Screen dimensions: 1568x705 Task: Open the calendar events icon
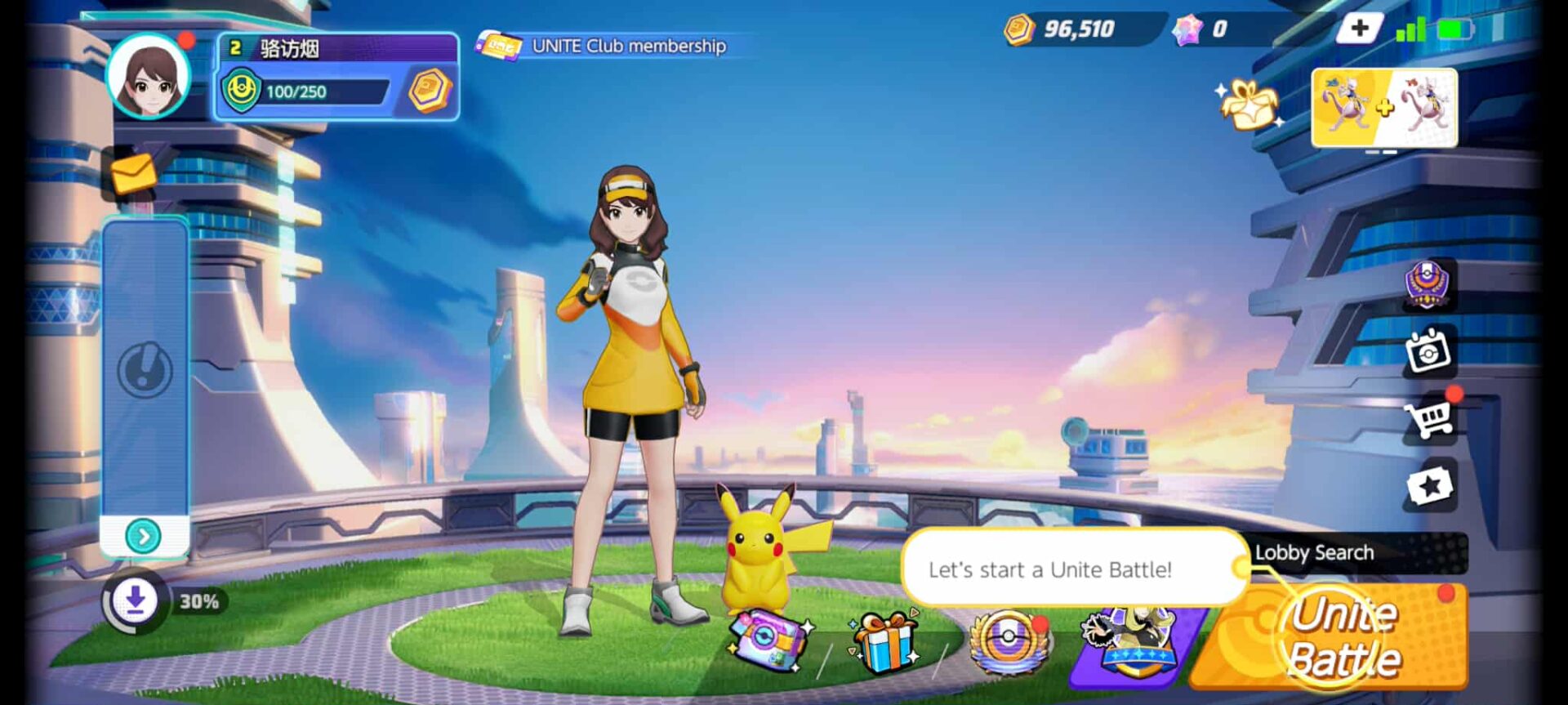pos(1428,351)
